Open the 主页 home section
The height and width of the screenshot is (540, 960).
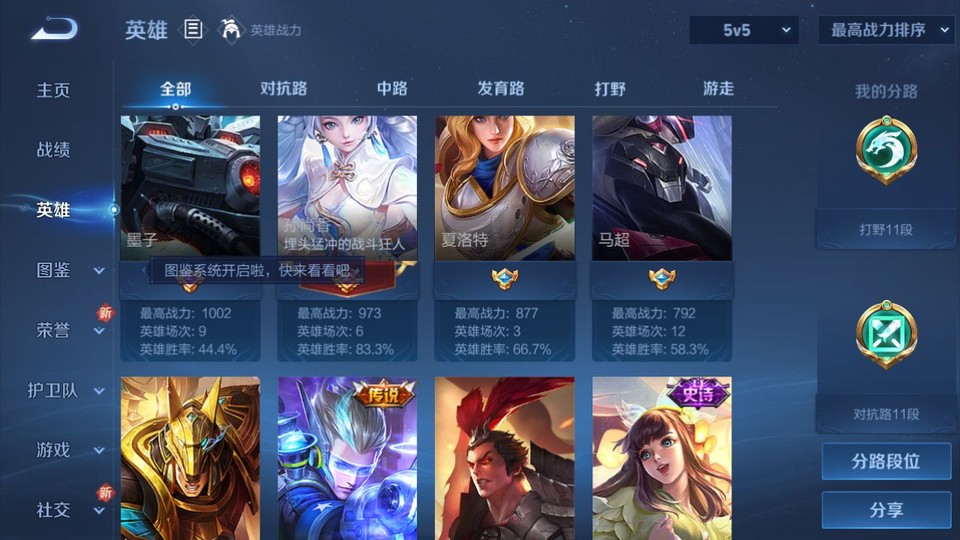[x=54, y=90]
